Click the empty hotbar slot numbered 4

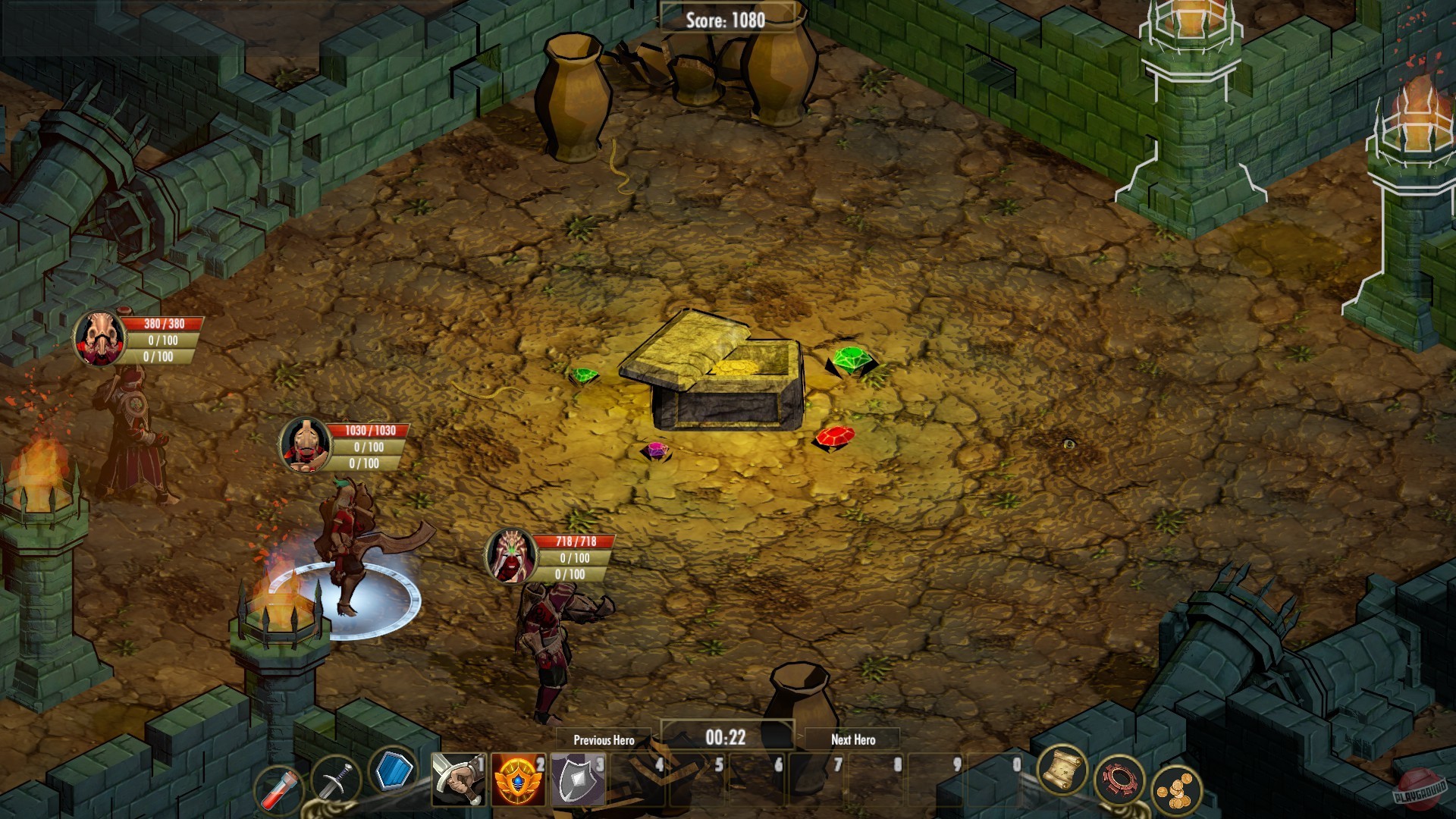[x=635, y=781]
